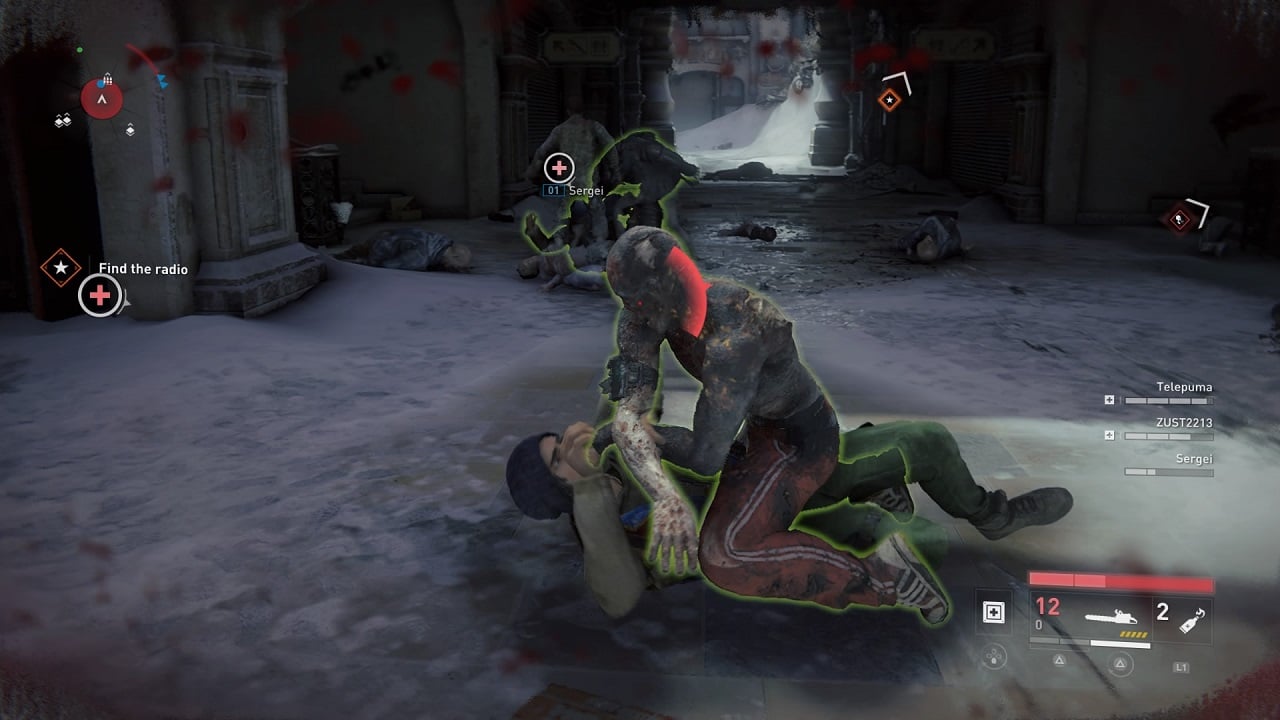The width and height of the screenshot is (1280, 720).
Task: Click Sergei's revive cross marker
Action: [x=558, y=168]
